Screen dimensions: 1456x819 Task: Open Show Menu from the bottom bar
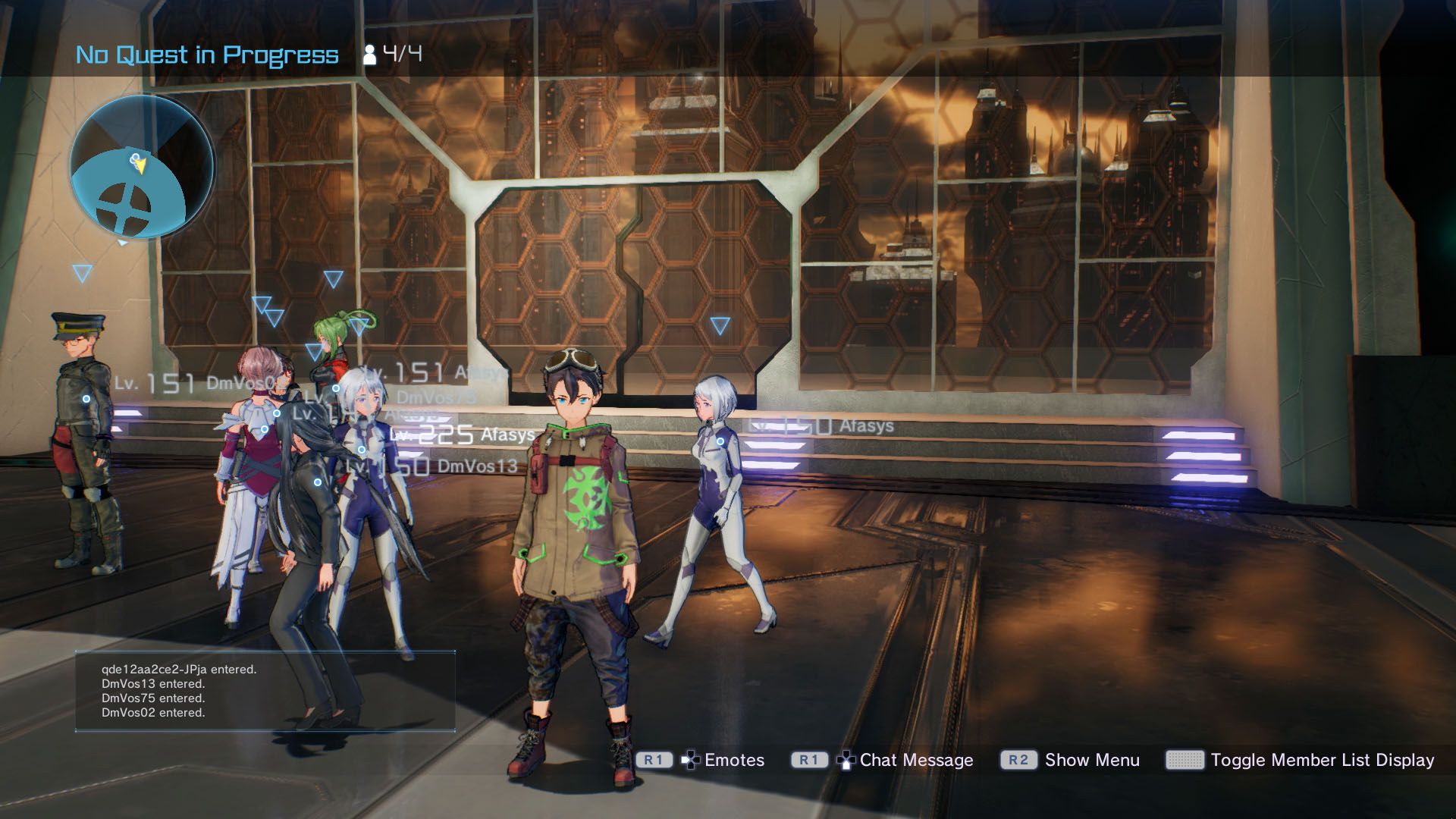[1092, 760]
